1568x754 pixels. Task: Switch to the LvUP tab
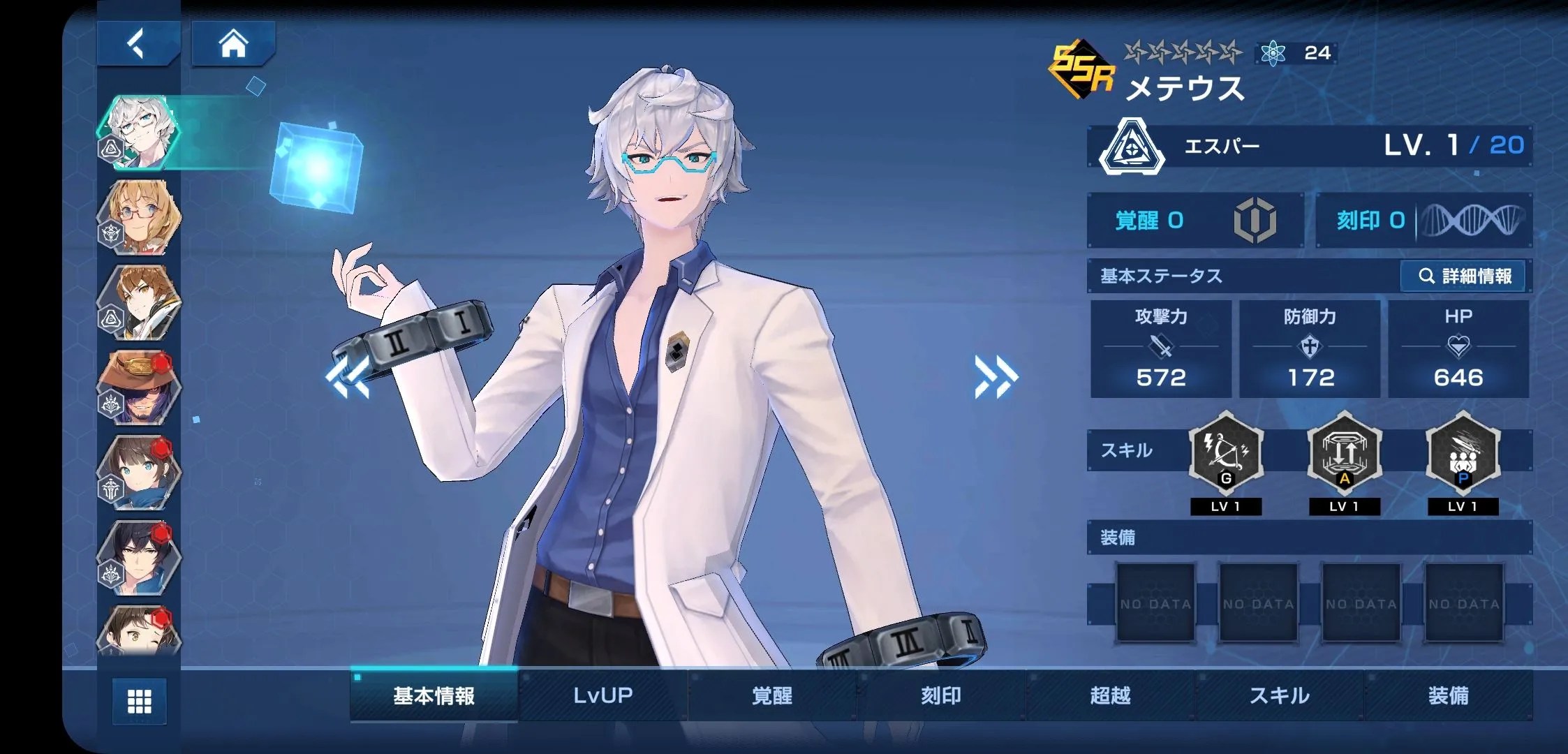coord(602,695)
